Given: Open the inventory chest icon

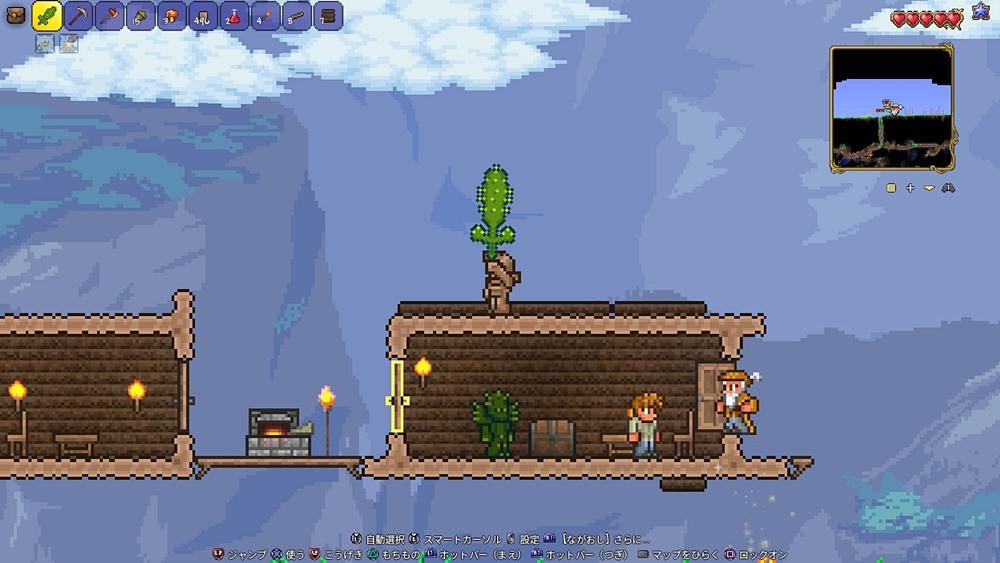Looking at the screenshot, I should click(x=16, y=16).
